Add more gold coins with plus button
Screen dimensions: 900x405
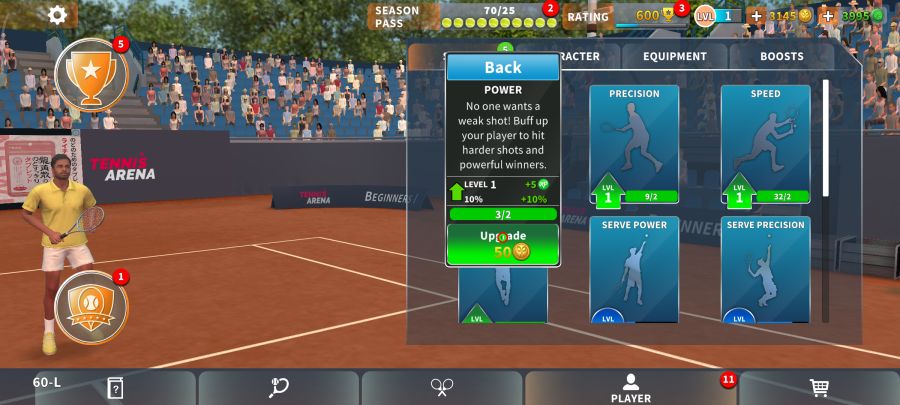756,16
